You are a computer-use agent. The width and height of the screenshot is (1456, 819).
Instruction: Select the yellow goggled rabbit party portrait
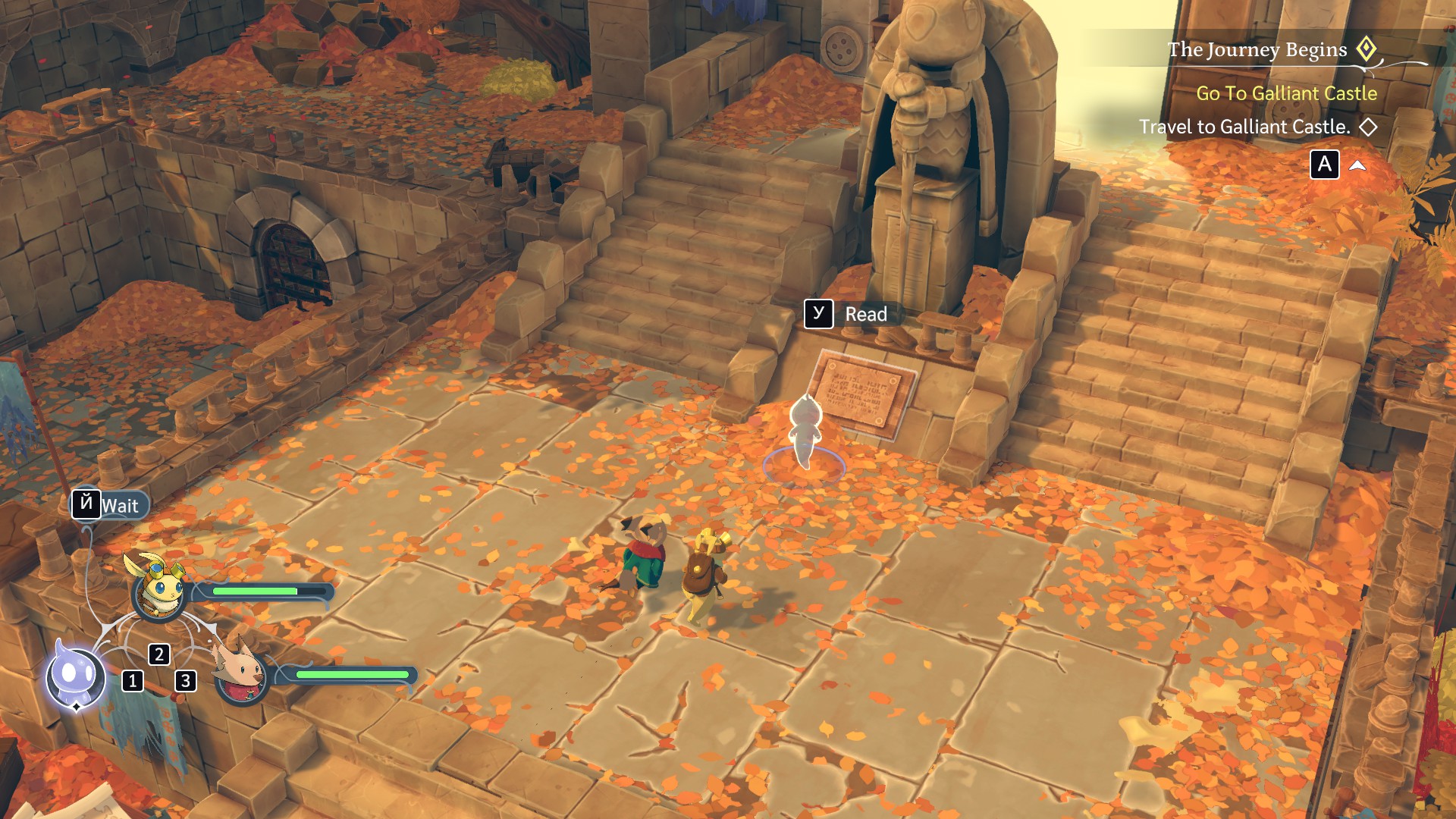[x=158, y=590]
